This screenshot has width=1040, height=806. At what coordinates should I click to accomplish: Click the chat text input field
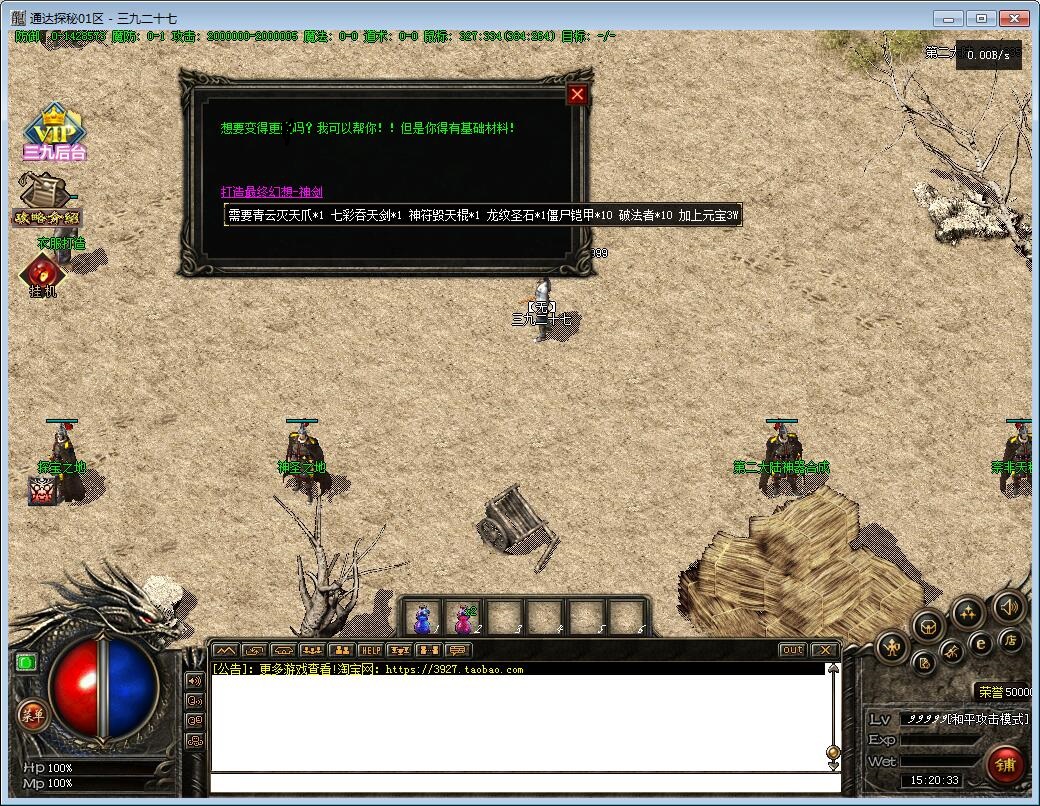pos(520,782)
